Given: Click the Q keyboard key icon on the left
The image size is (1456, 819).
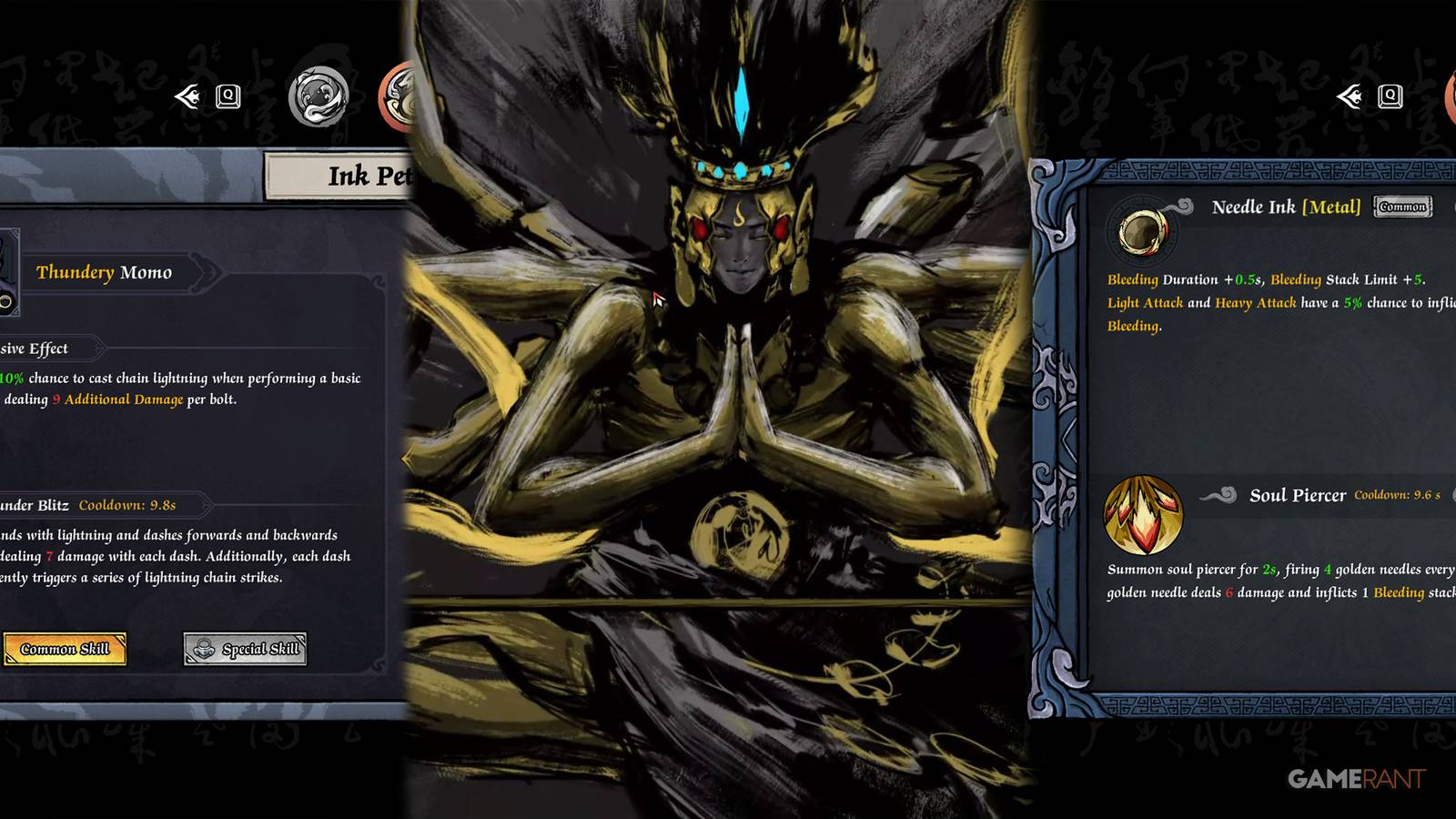Looking at the screenshot, I should 227,96.
